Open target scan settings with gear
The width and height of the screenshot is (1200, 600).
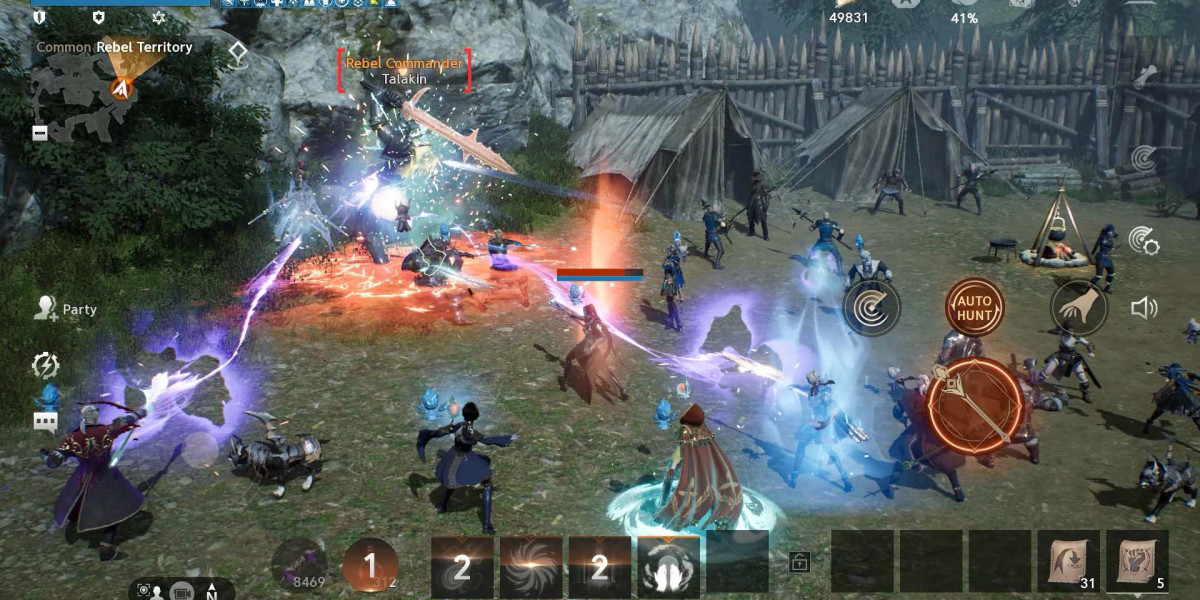click(1143, 240)
